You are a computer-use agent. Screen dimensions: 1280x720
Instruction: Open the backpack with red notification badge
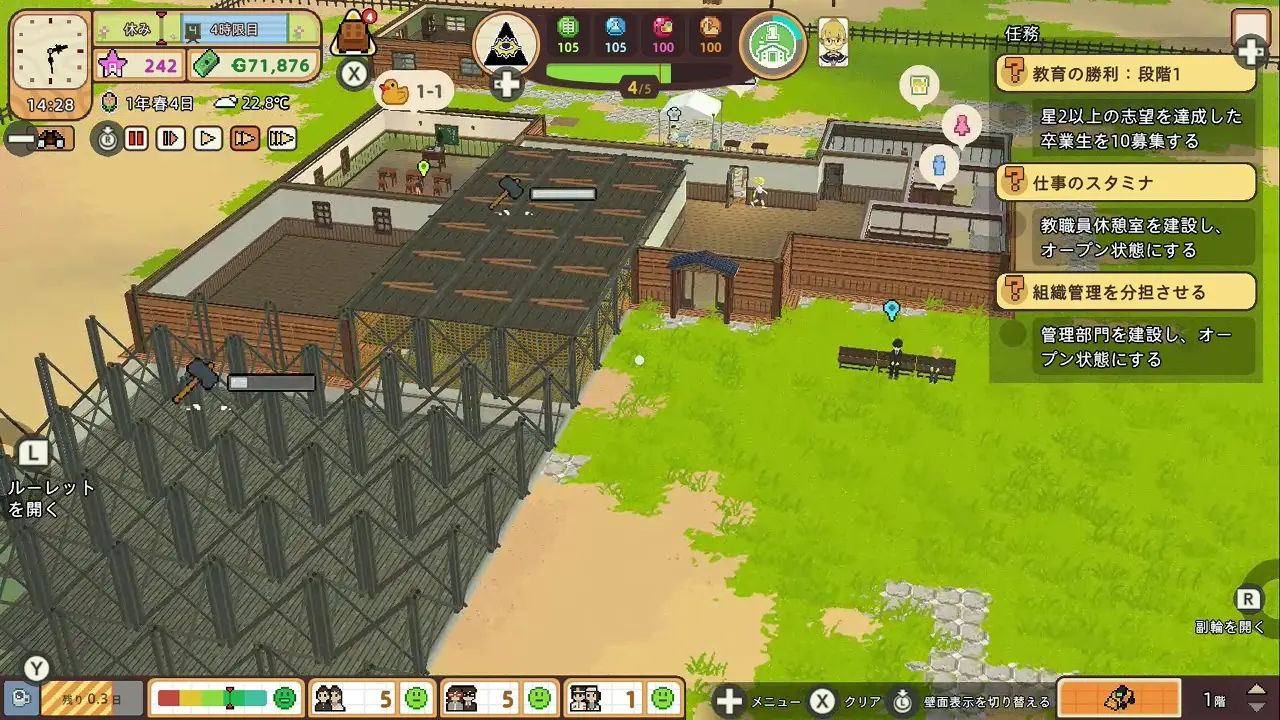[352, 35]
